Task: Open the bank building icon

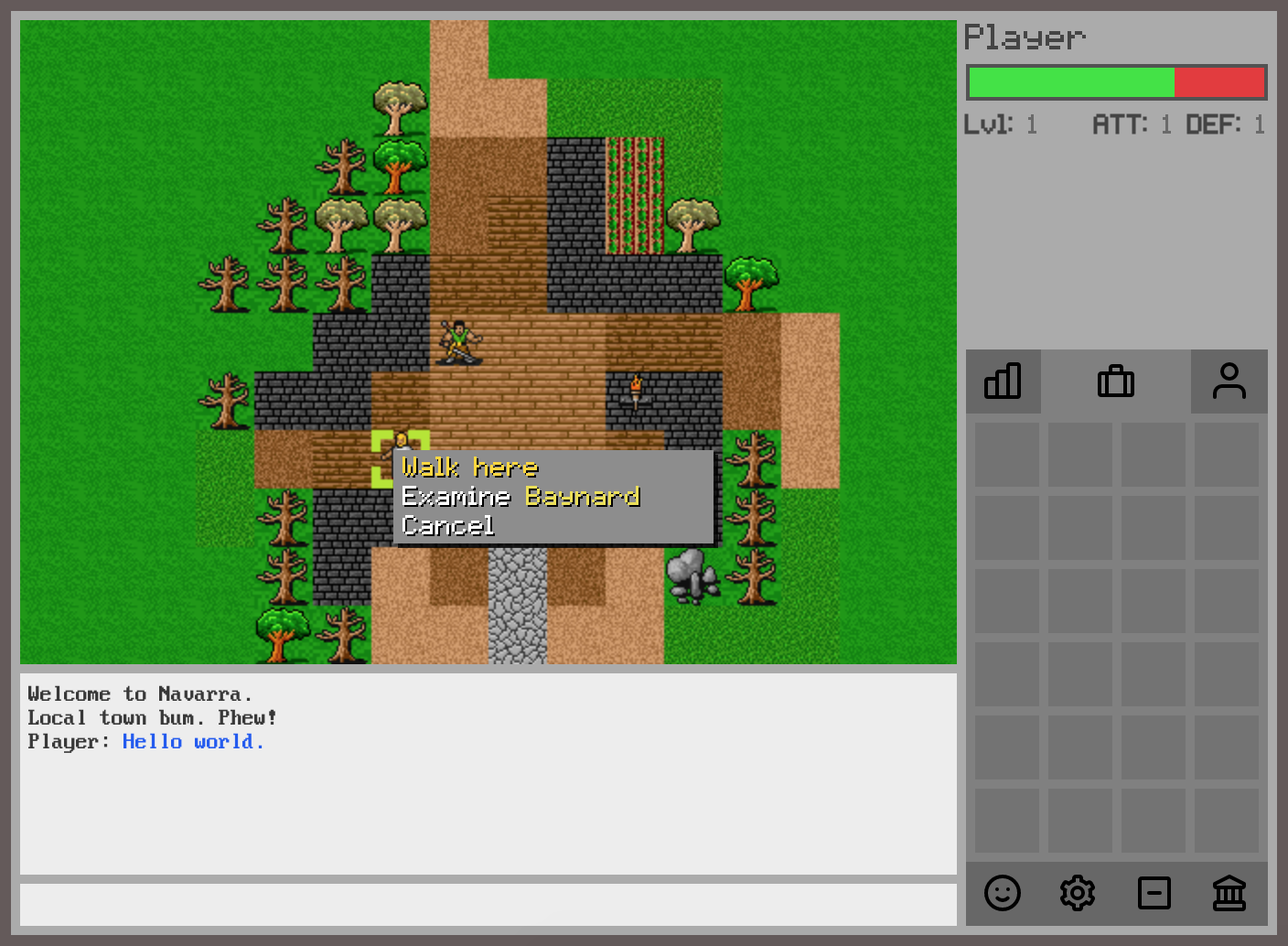Action: (x=1229, y=894)
